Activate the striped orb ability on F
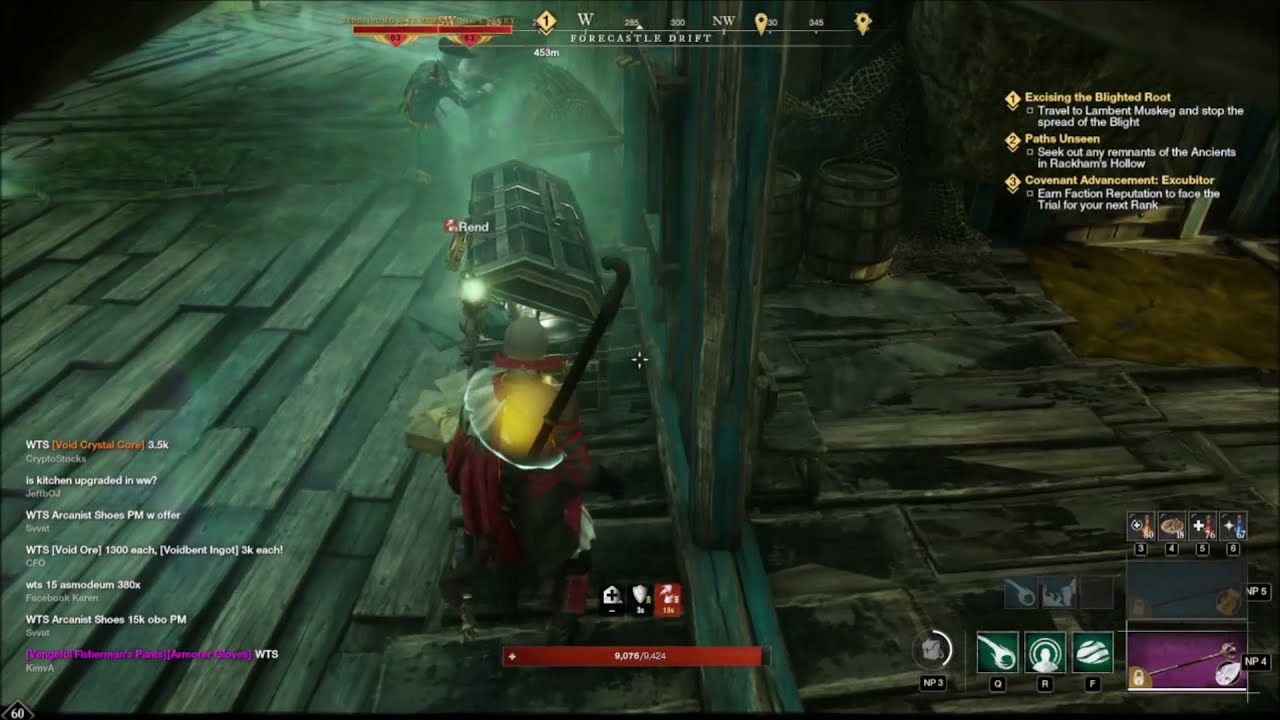Viewport: 1280px width, 720px height. click(x=1093, y=653)
